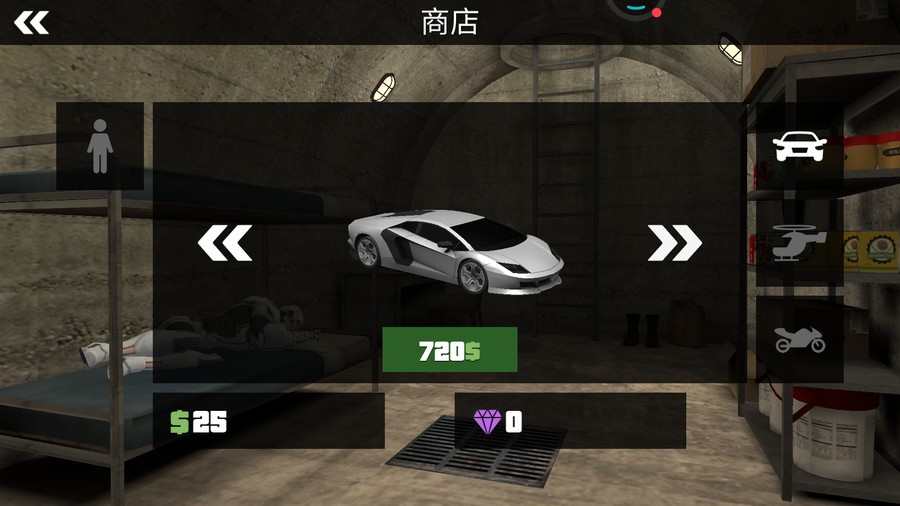Select the helicopter category tab
This screenshot has height=506, width=900.
[x=800, y=243]
